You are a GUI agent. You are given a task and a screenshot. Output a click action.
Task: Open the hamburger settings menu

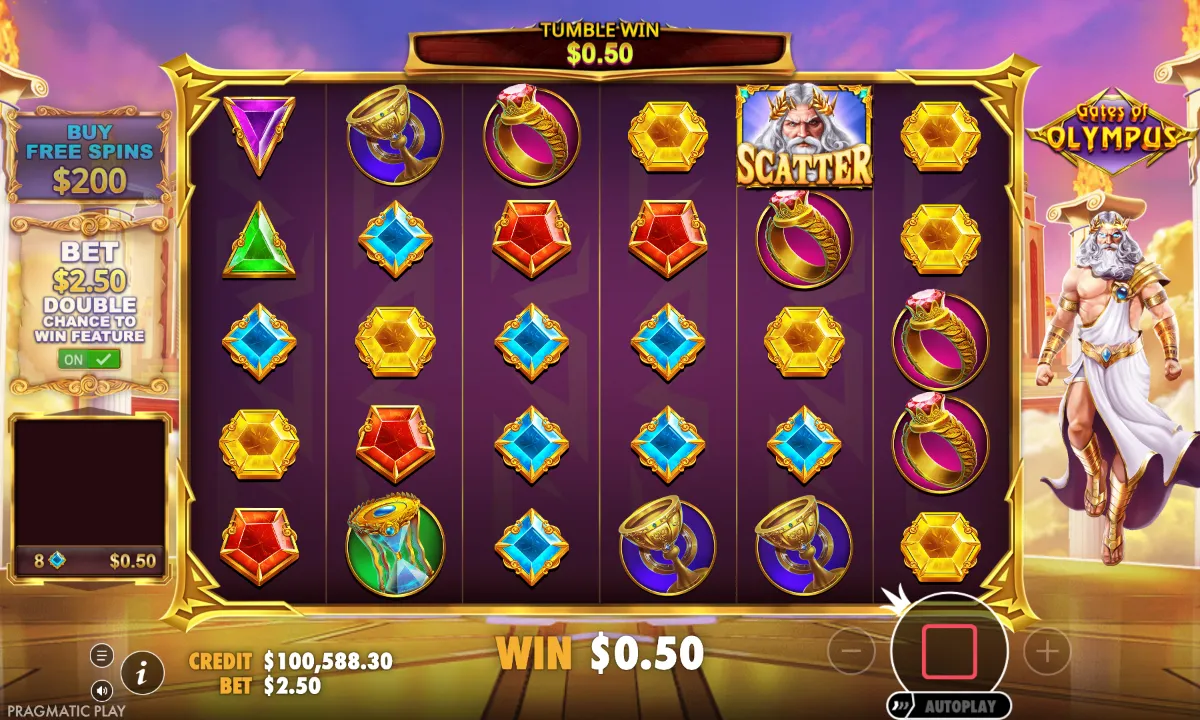(x=102, y=656)
